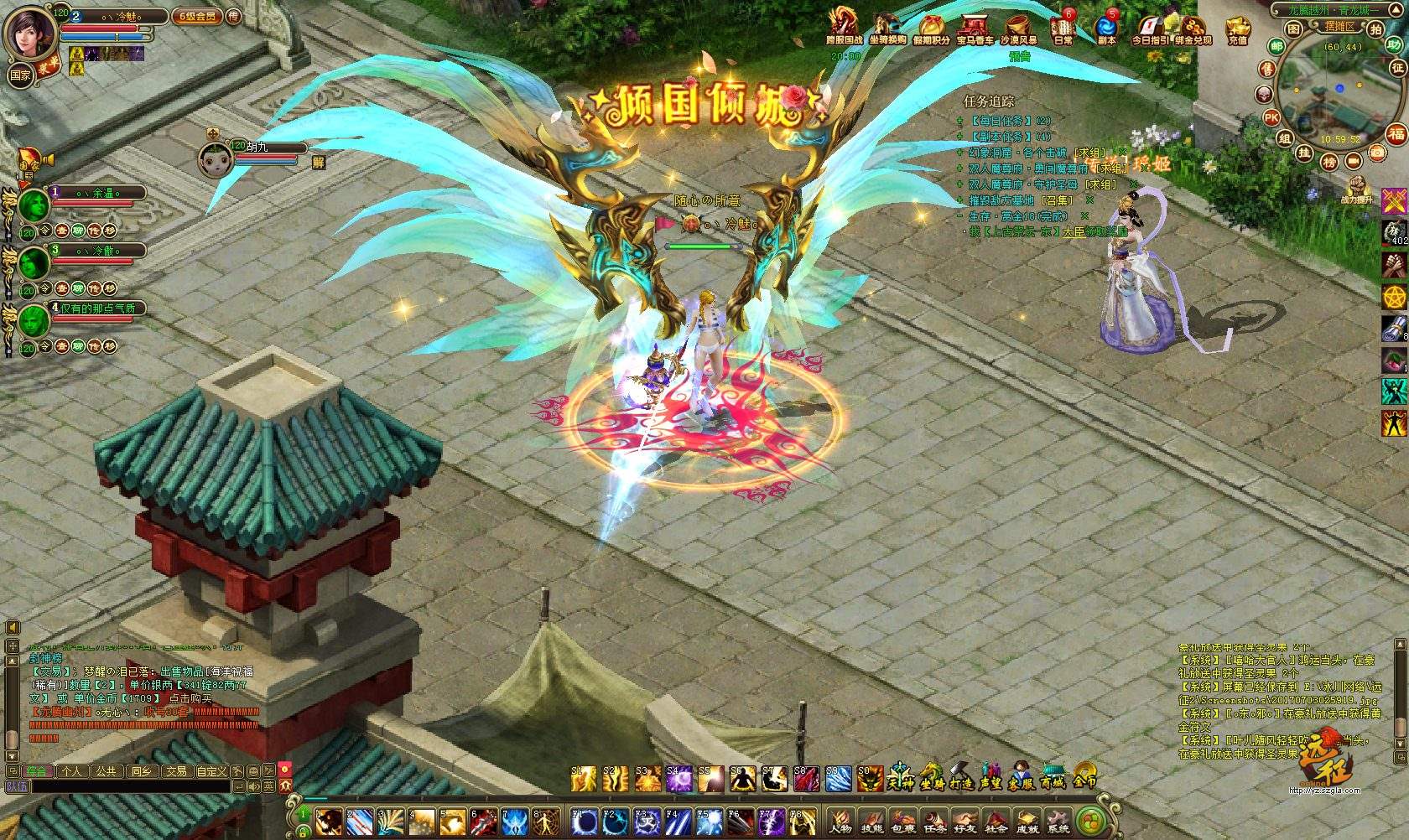Switch chat to the 个人 personal tab
Image resolution: width=1409 pixels, height=840 pixels.
point(72,771)
